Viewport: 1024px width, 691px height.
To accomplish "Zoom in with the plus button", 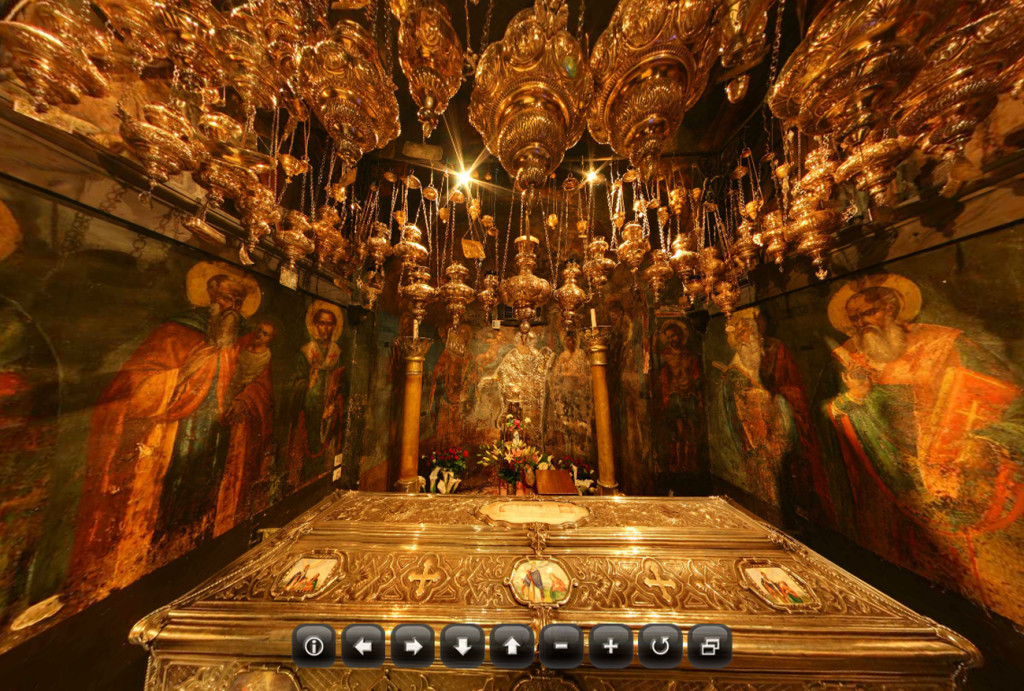I will 610,646.
